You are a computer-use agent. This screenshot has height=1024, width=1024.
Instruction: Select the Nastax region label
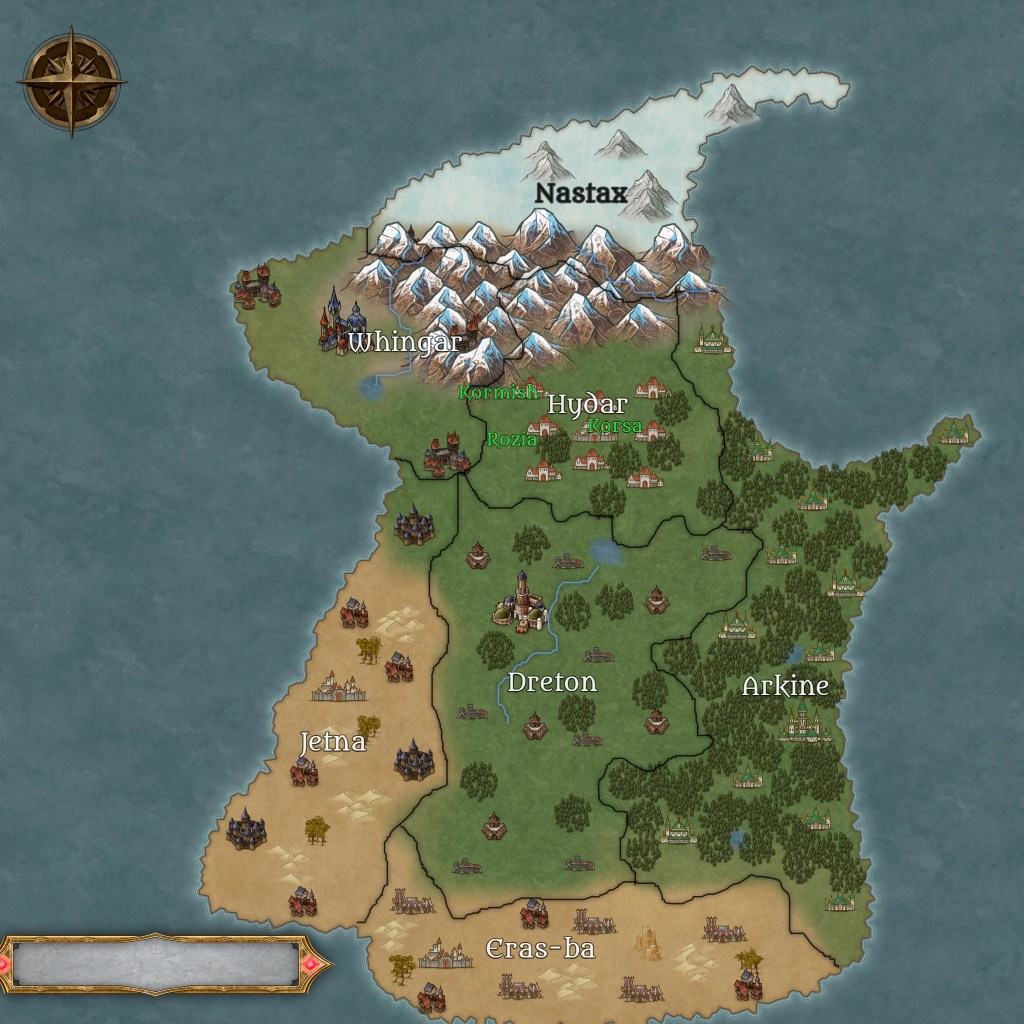581,192
